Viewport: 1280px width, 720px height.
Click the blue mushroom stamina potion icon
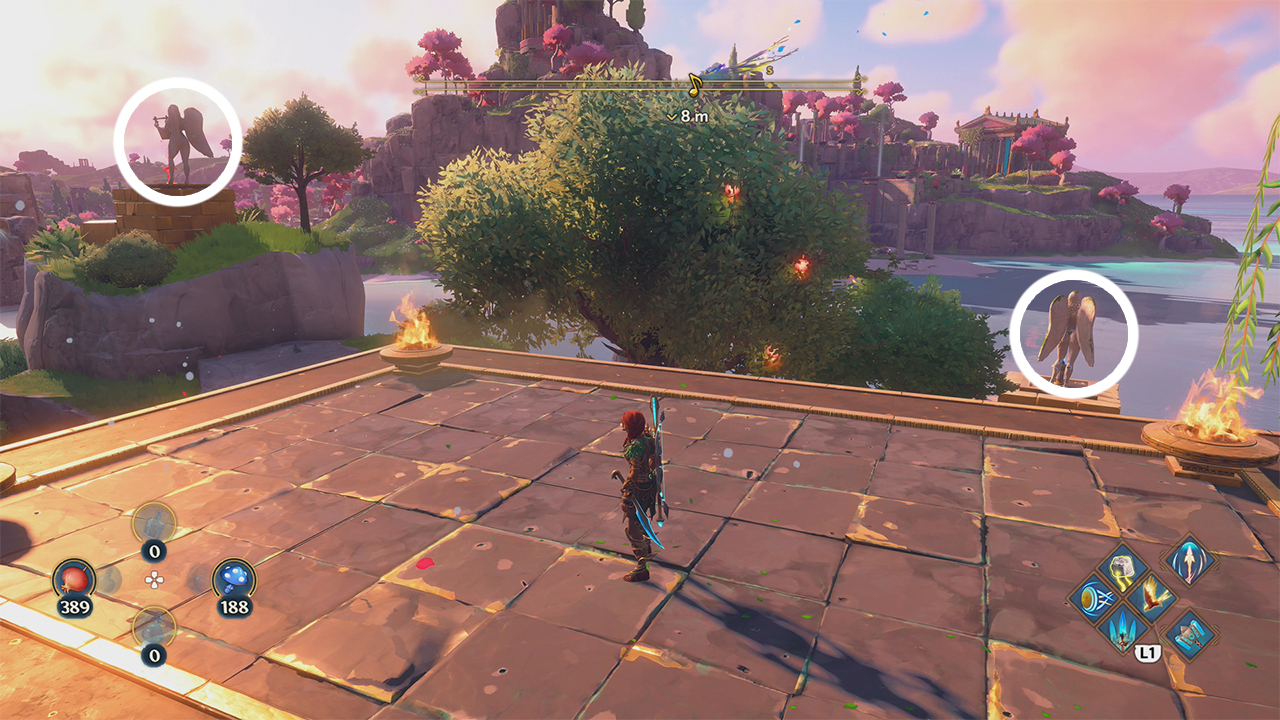click(x=233, y=578)
